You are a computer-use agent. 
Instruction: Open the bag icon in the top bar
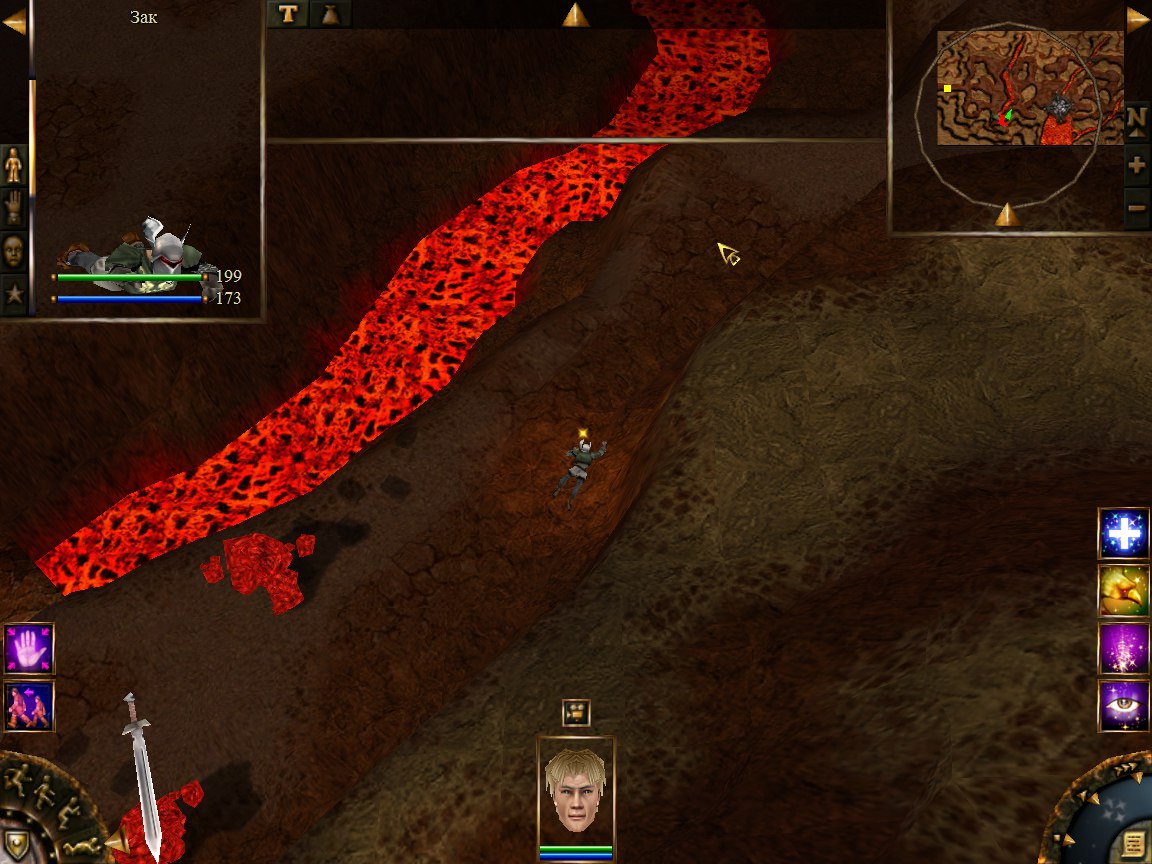point(330,13)
